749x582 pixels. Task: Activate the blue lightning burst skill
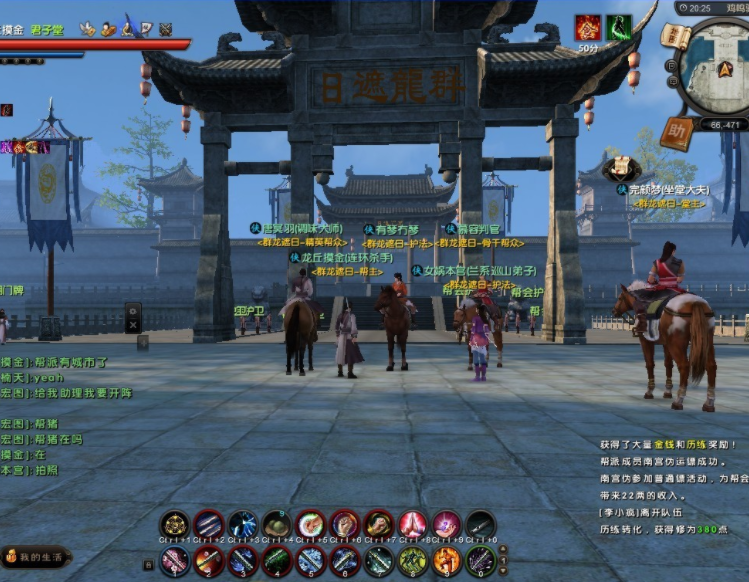point(243,524)
